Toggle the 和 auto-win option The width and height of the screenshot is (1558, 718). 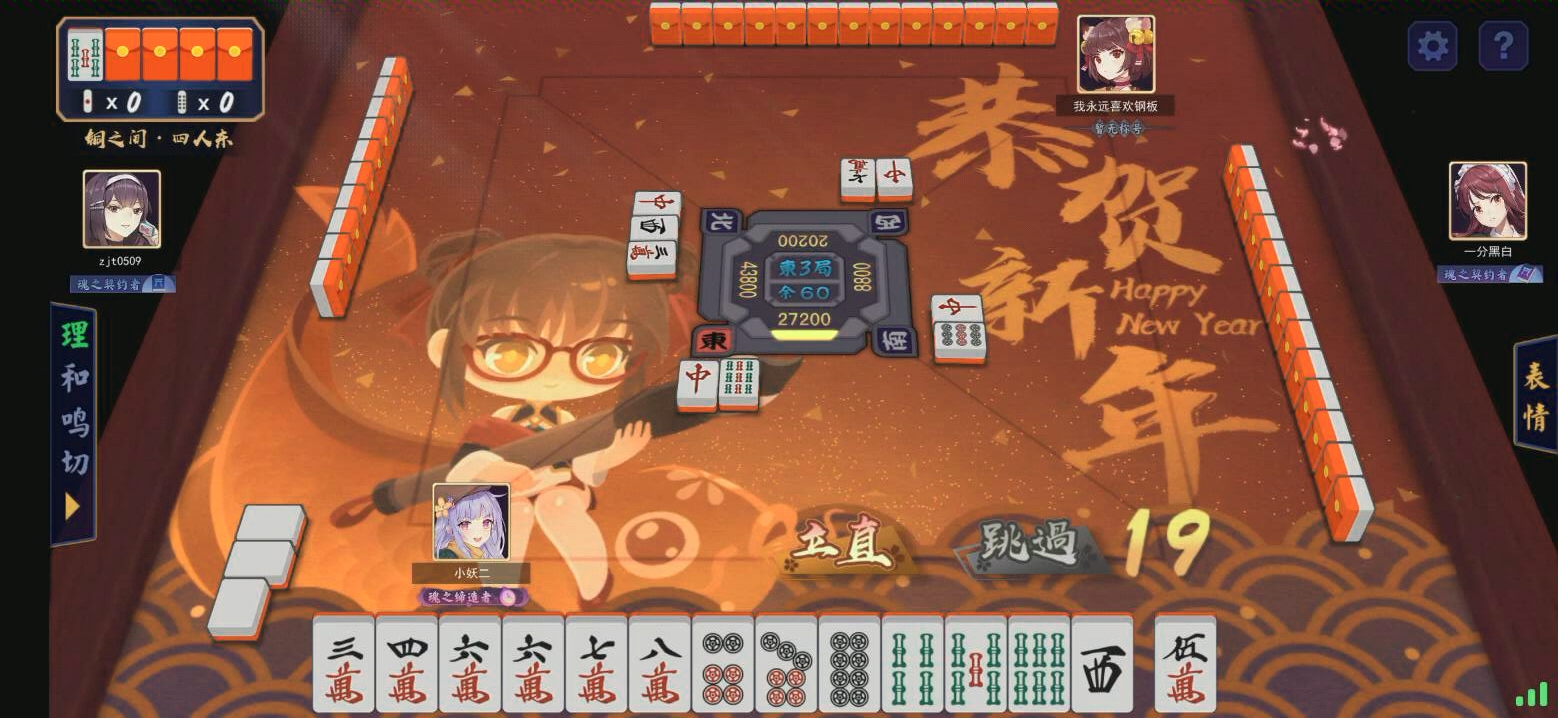pyautogui.click(x=75, y=378)
